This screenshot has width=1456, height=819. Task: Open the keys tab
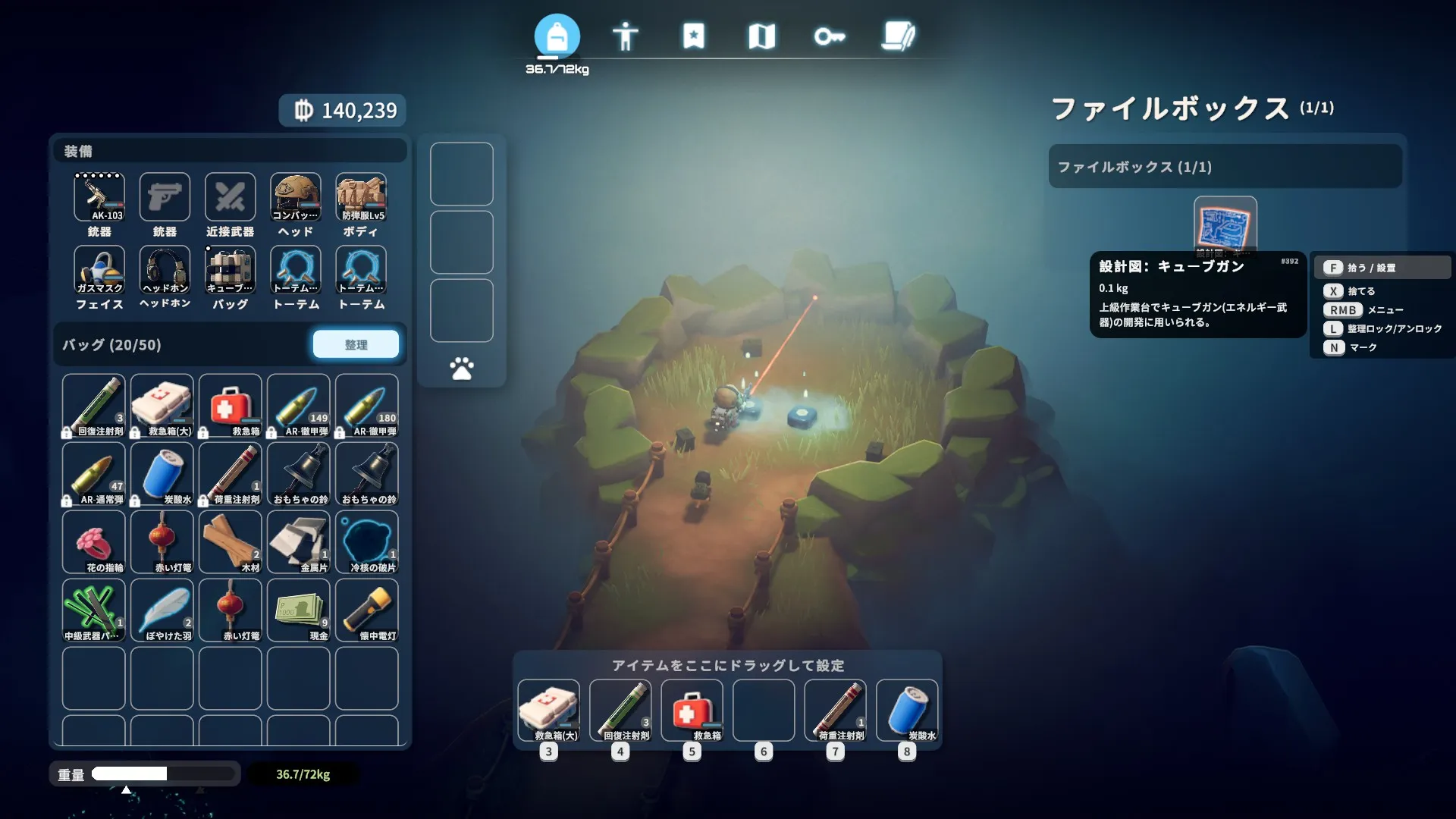[829, 36]
